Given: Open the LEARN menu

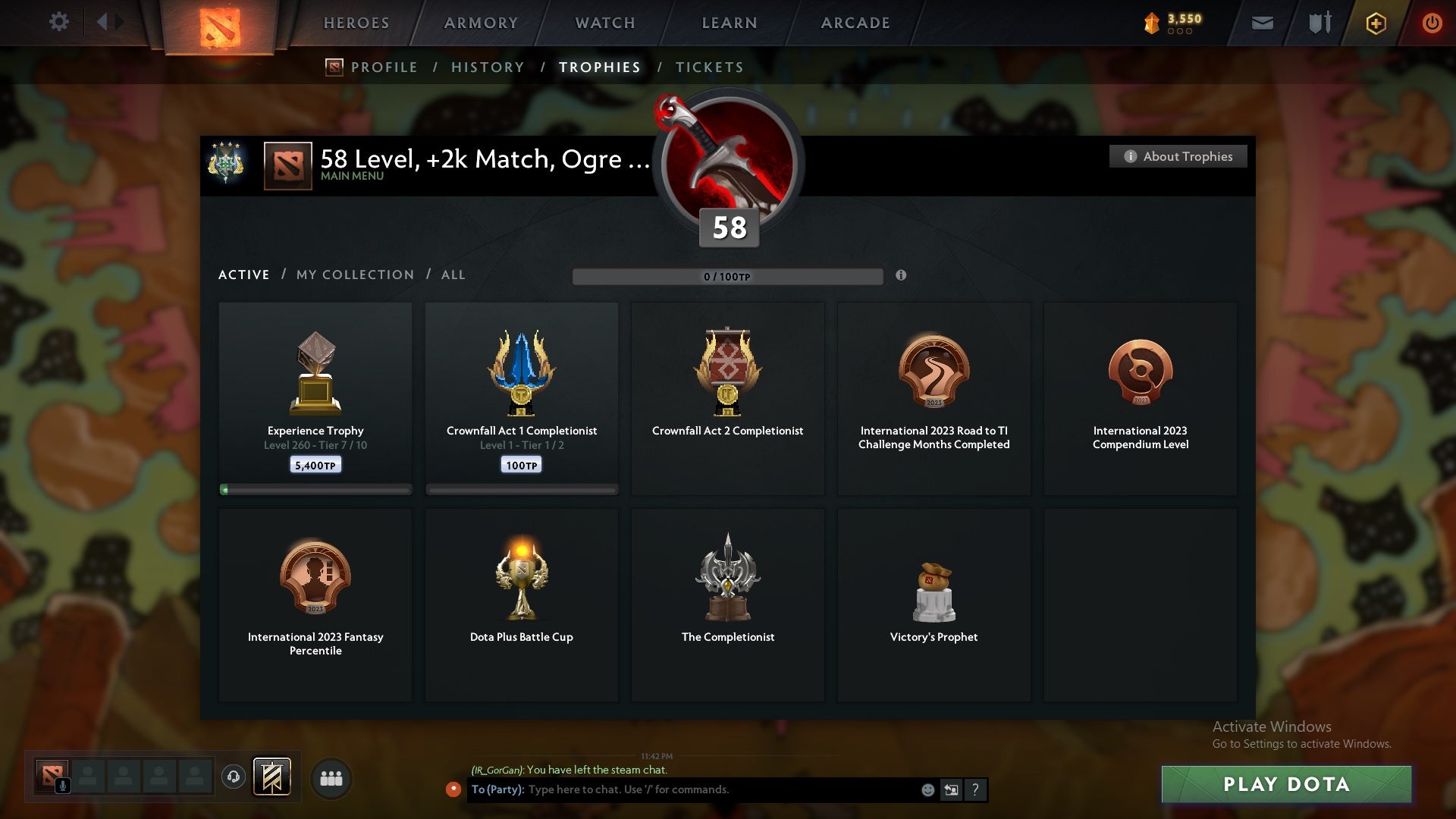Looking at the screenshot, I should point(727,23).
